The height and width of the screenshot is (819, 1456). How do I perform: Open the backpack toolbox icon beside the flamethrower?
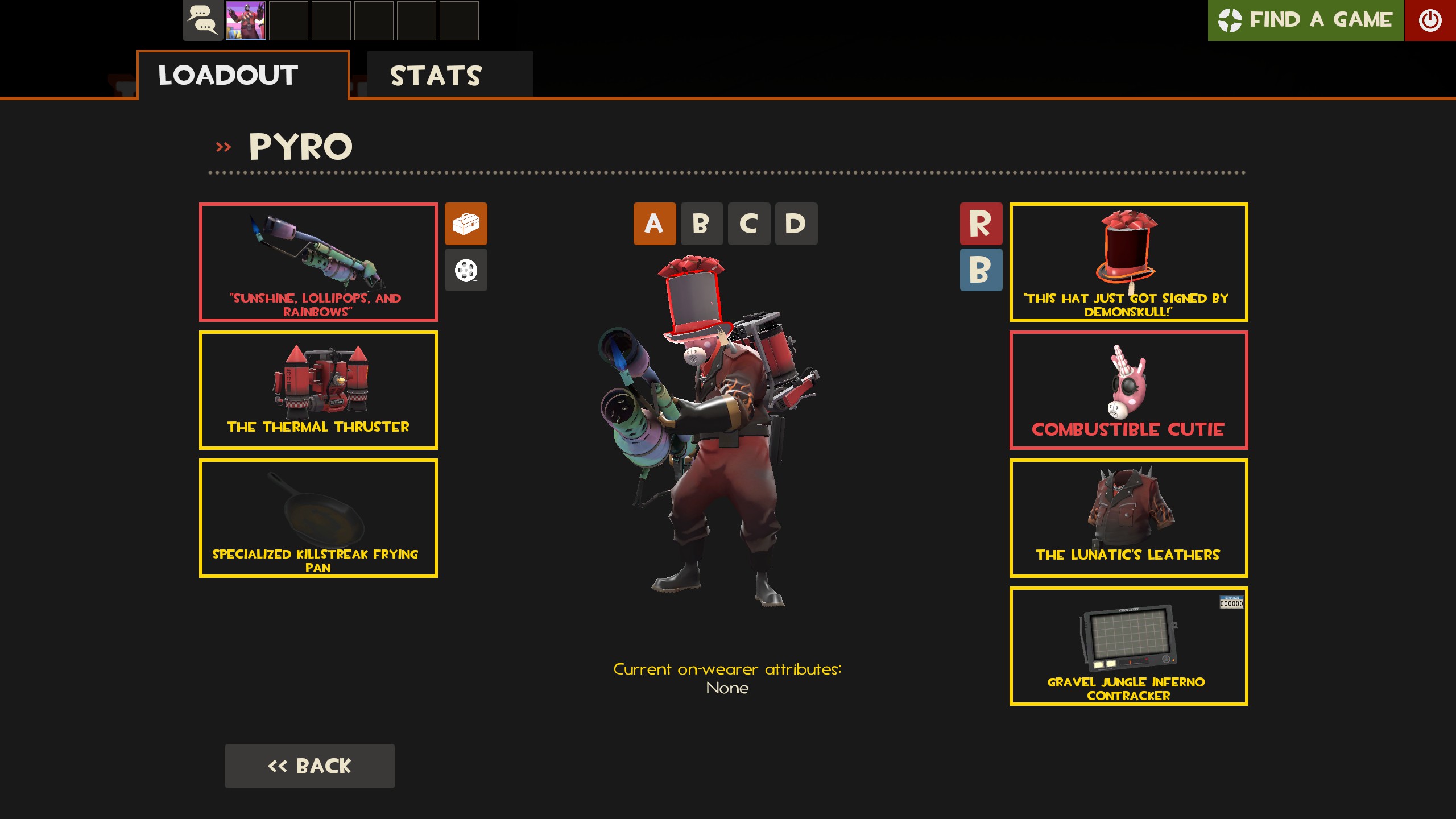click(466, 224)
